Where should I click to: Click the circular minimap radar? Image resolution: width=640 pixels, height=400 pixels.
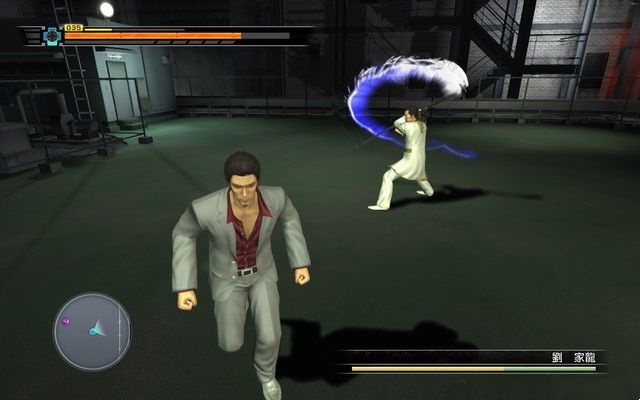tap(92, 331)
